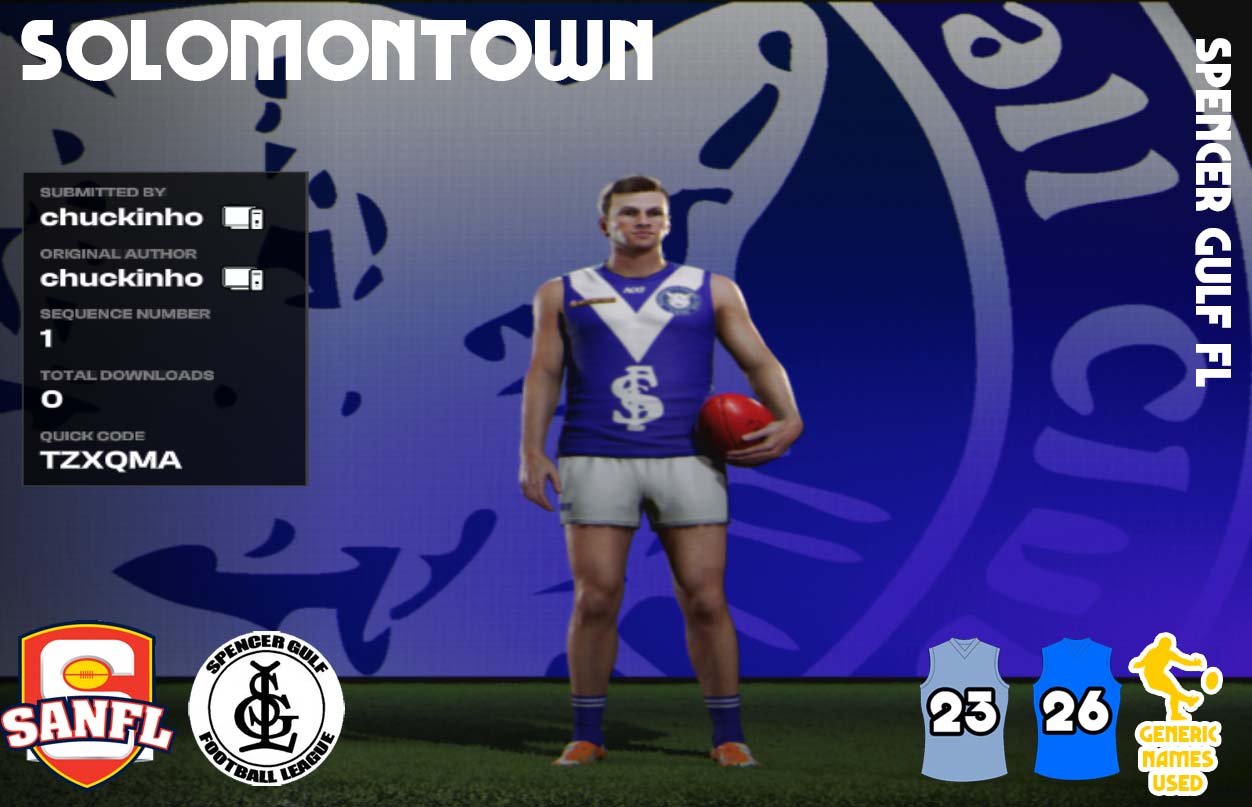Click the platform icon beside Submitted By chuckinho
1252x807 pixels.
tap(243, 217)
